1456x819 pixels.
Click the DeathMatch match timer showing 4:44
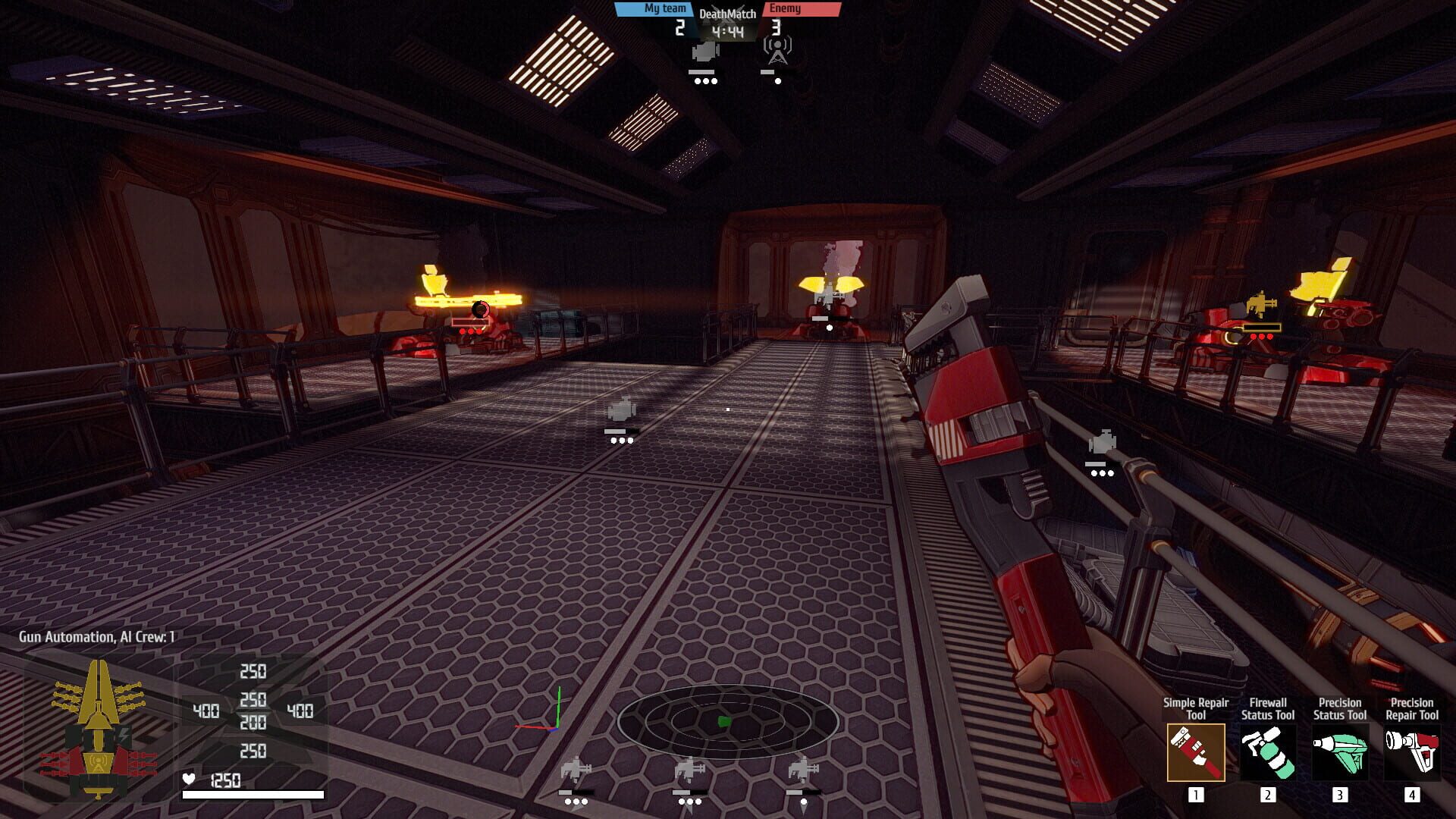coord(726,30)
